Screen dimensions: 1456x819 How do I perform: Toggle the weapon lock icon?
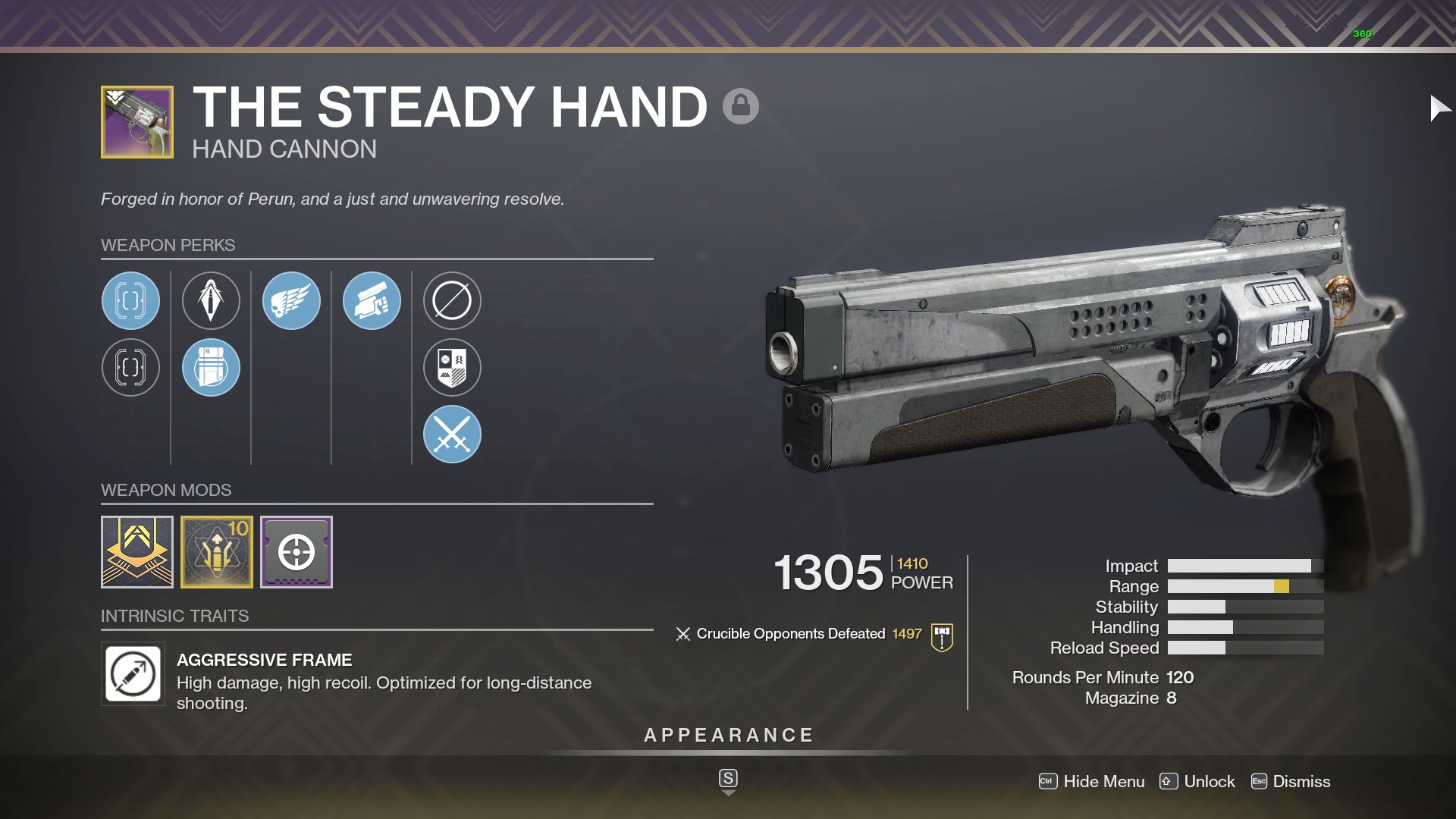(739, 106)
